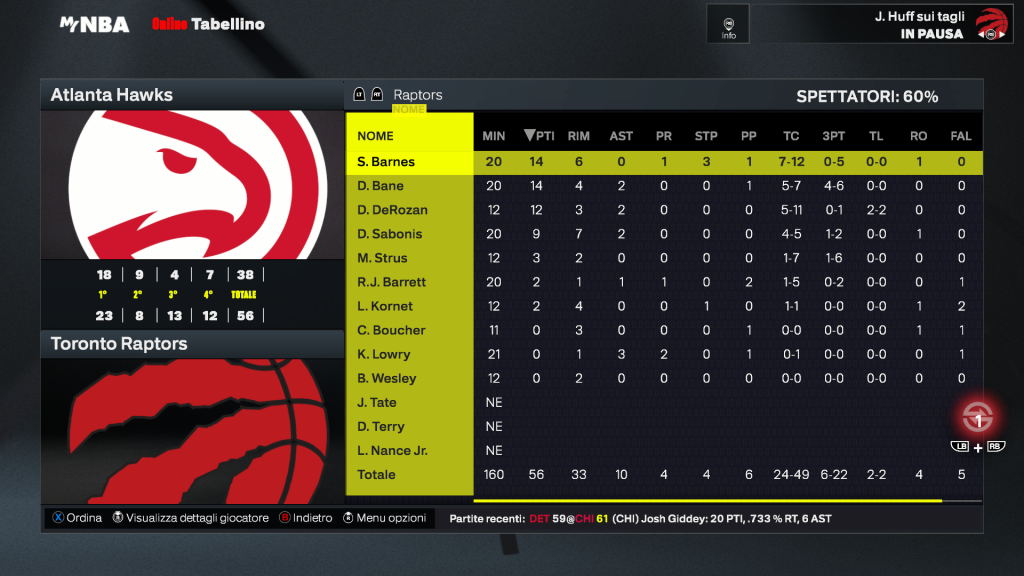This screenshot has height=576, width=1024.
Task: Choose B. Wesley row
Action: [387, 378]
